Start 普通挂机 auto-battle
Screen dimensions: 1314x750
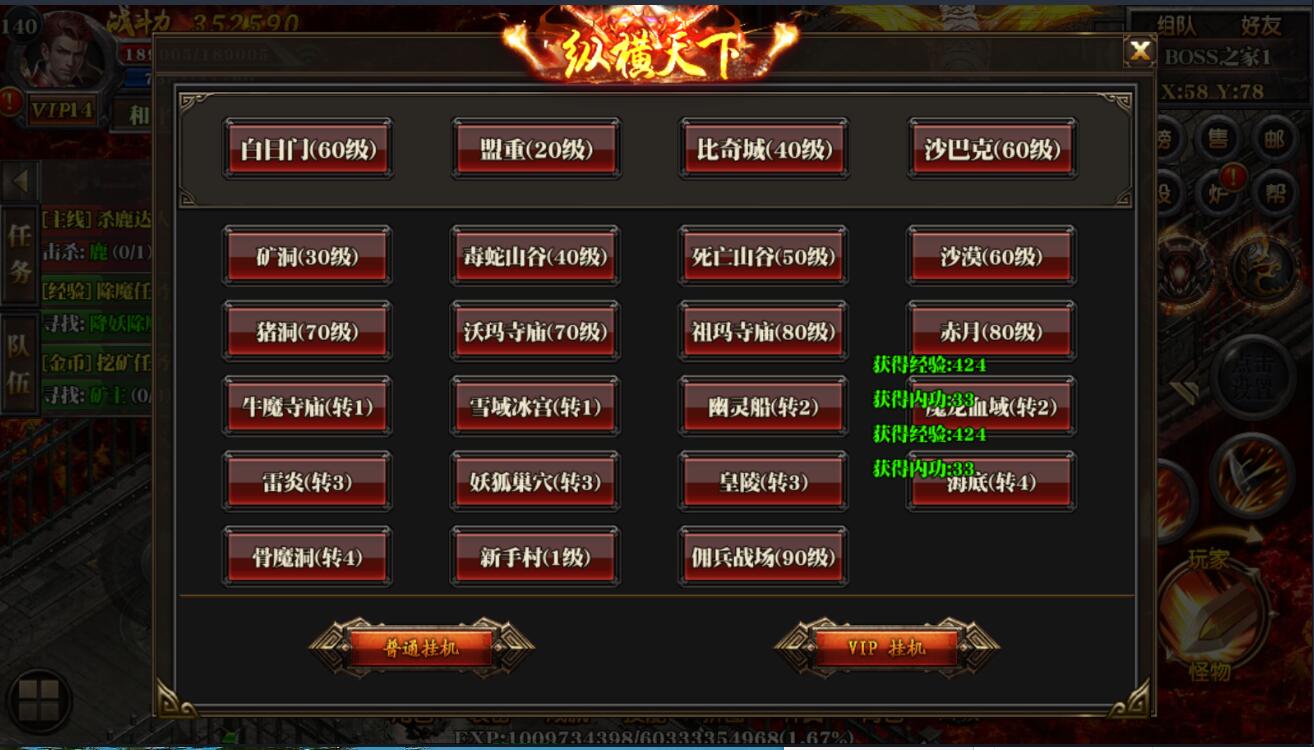[421, 647]
